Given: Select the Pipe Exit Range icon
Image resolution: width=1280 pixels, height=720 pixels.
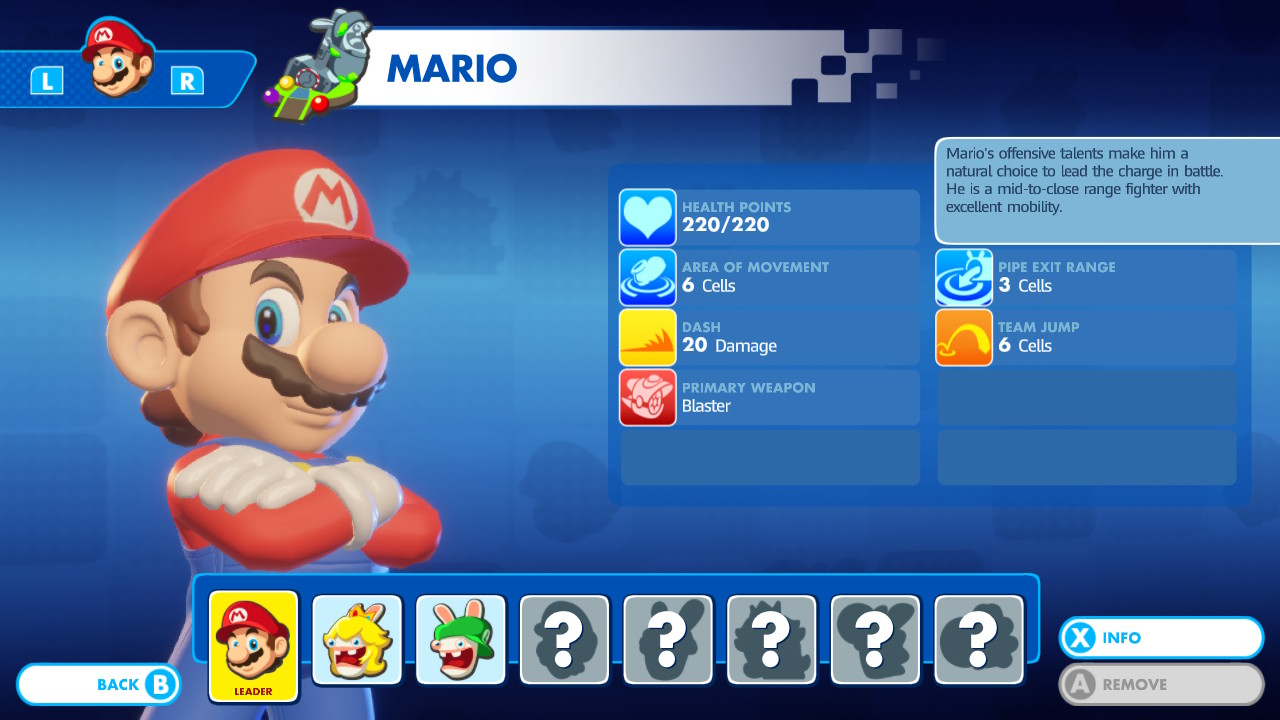Looking at the screenshot, I should point(963,277).
